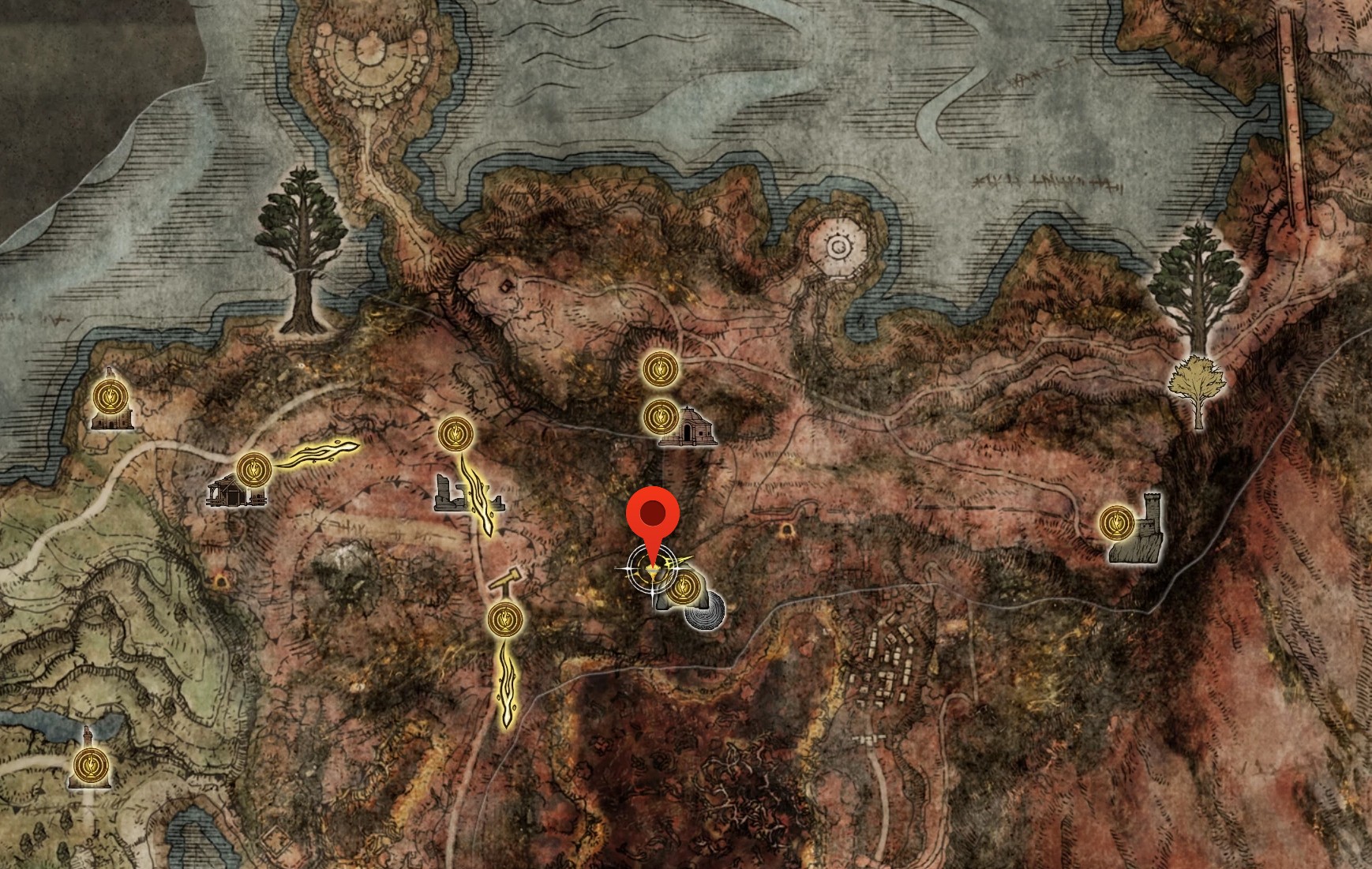
Task: Select the grace marker above the crumbled ruins
Action: pos(455,433)
